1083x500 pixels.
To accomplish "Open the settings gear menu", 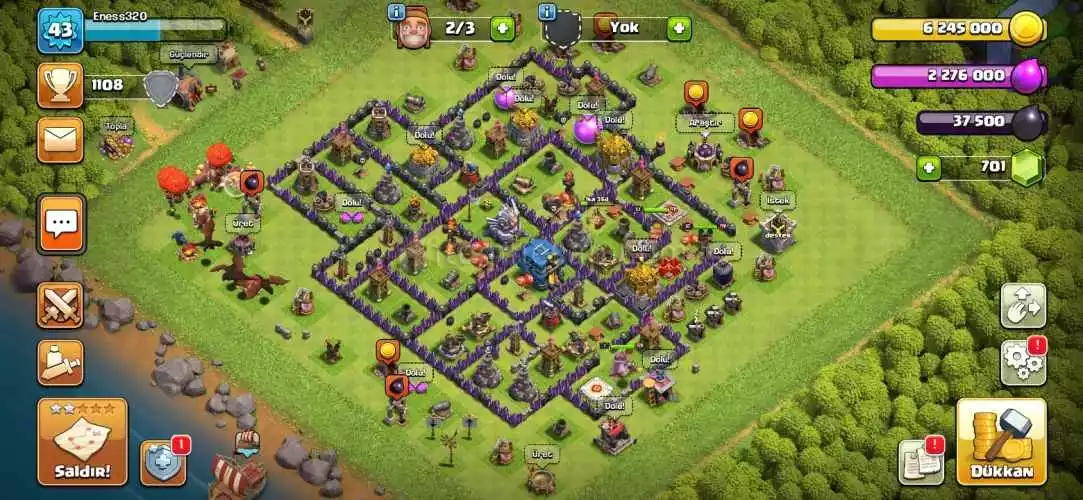I will coord(1023,363).
